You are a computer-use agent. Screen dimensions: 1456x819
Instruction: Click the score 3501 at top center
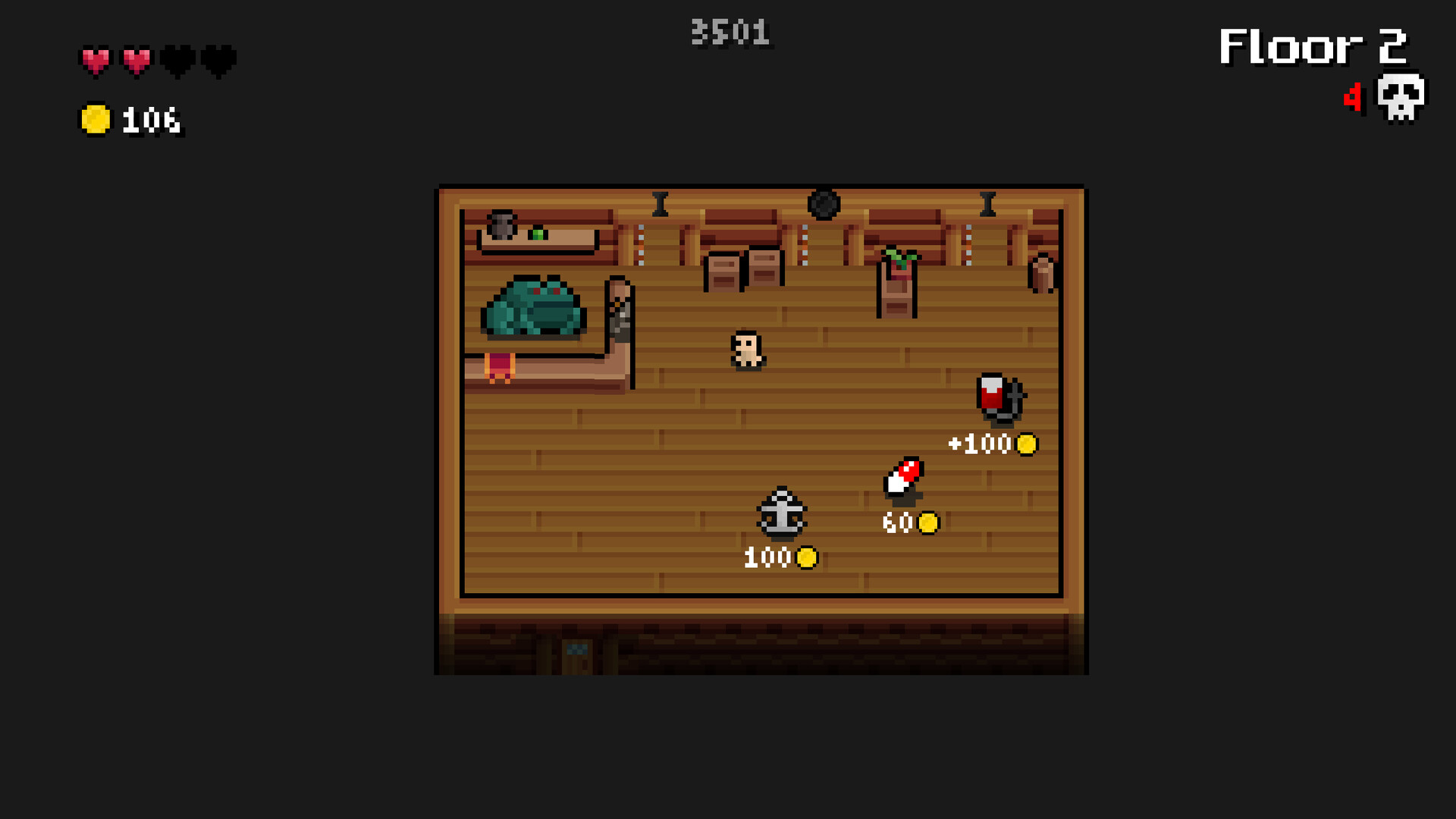(x=730, y=30)
